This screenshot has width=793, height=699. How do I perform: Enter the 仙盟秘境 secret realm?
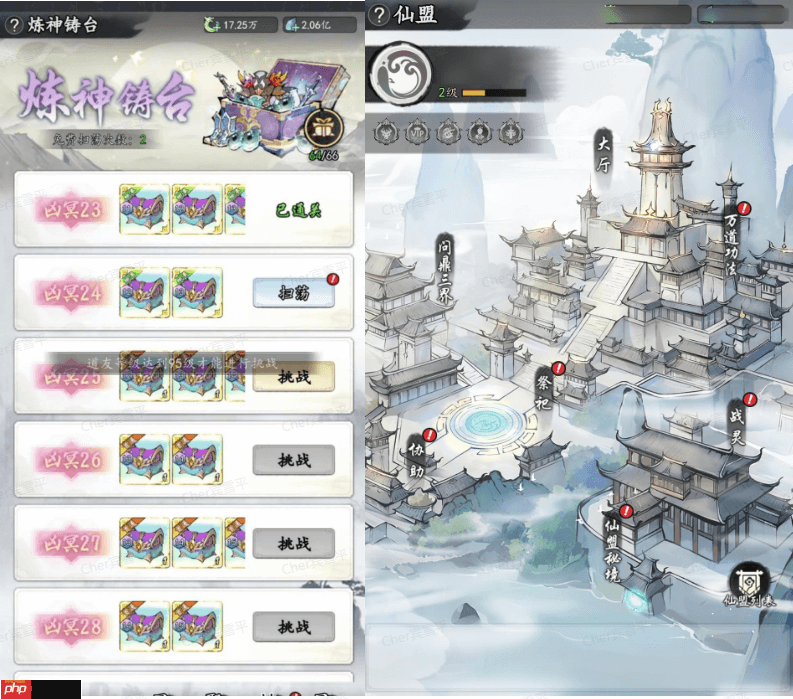[612, 546]
